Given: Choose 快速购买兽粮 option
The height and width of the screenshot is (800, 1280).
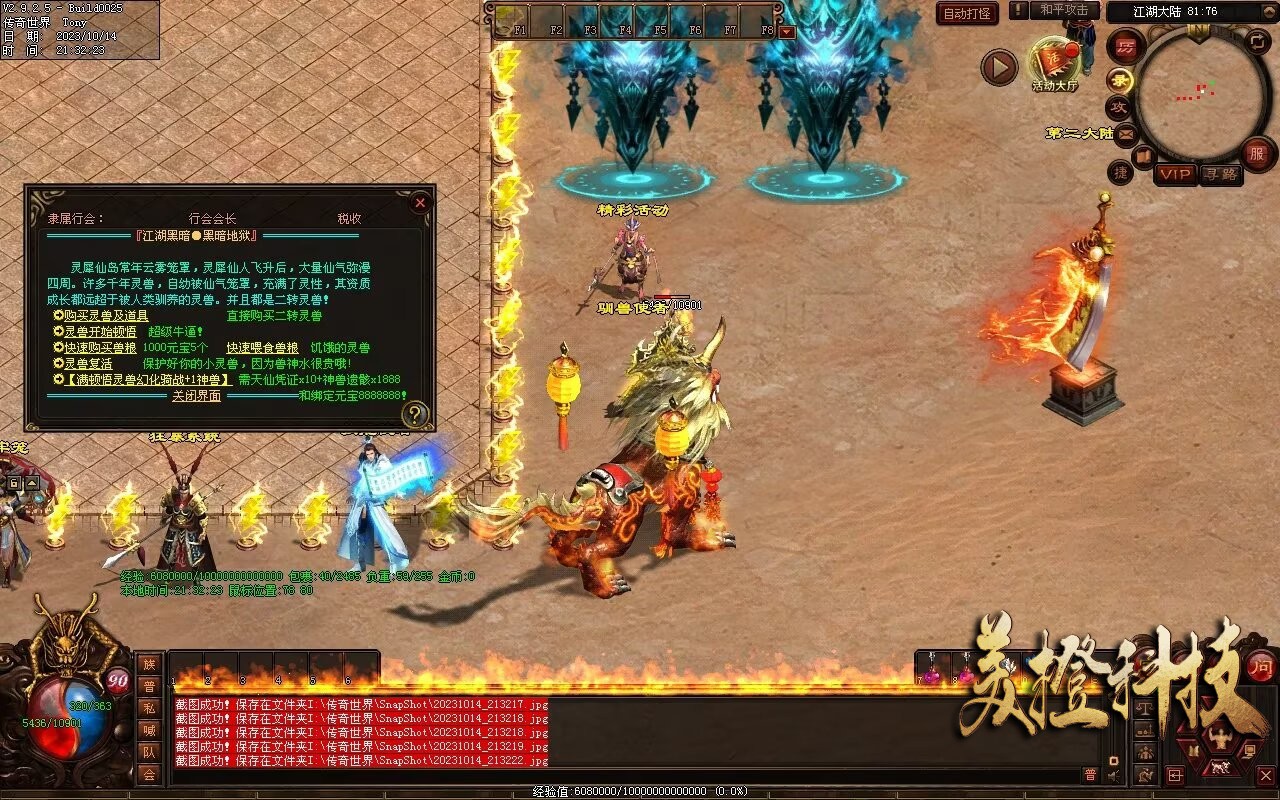Looking at the screenshot, I should tap(100, 348).
